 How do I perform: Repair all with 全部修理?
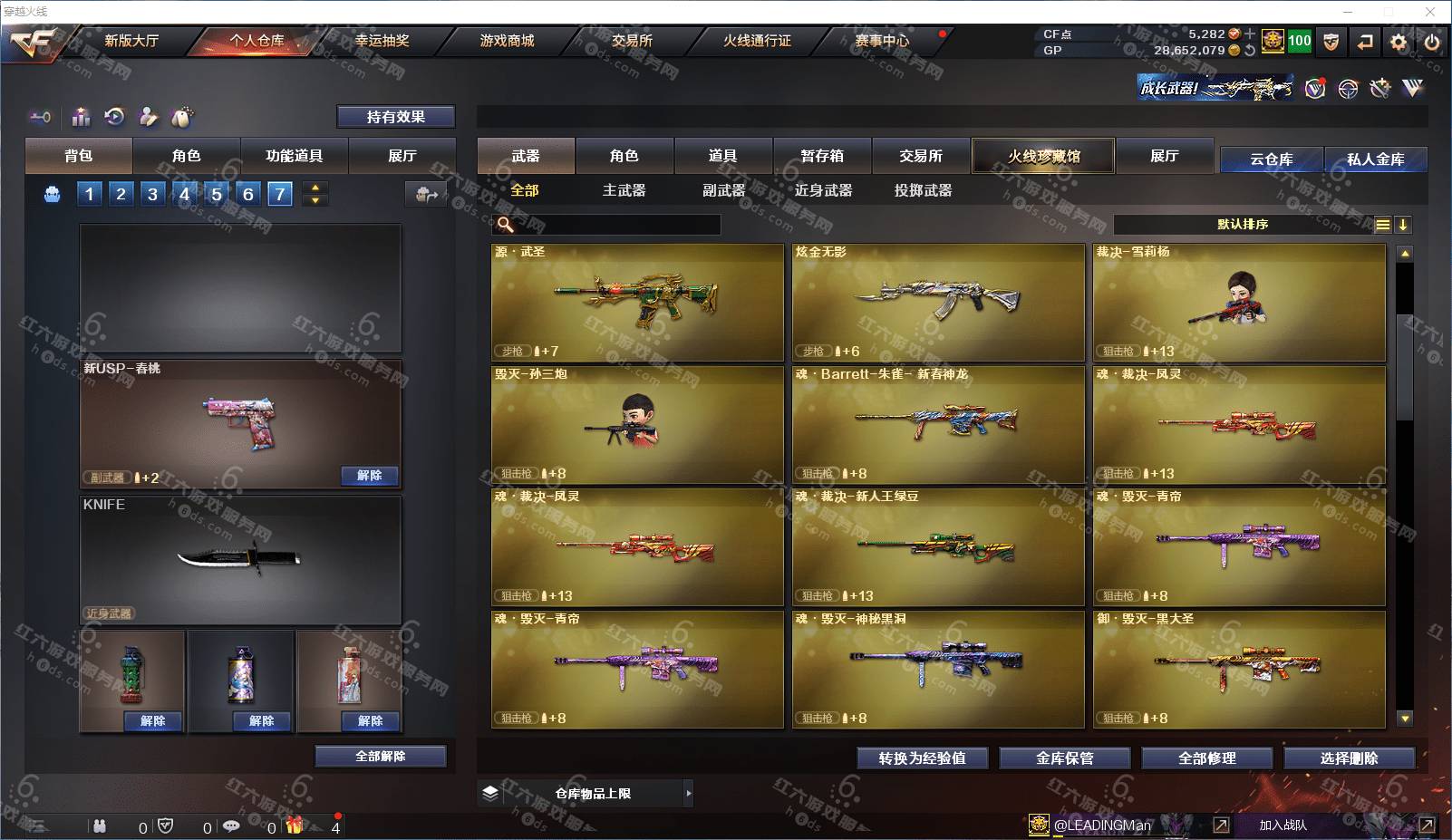(1206, 758)
